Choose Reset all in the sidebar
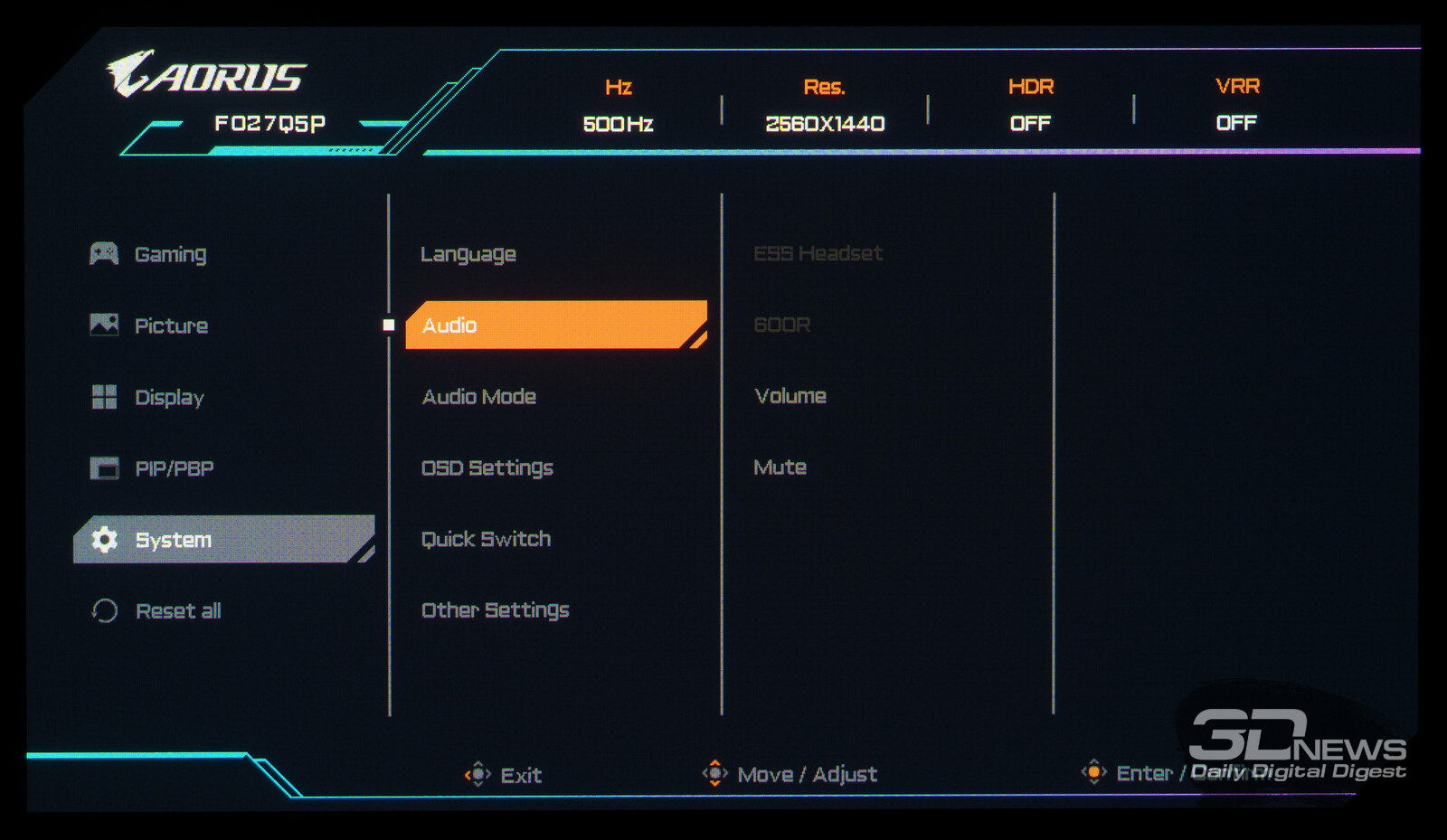The width and height of the screenshot is (1447, 840). pyautogui.click(x=177, y=611)
